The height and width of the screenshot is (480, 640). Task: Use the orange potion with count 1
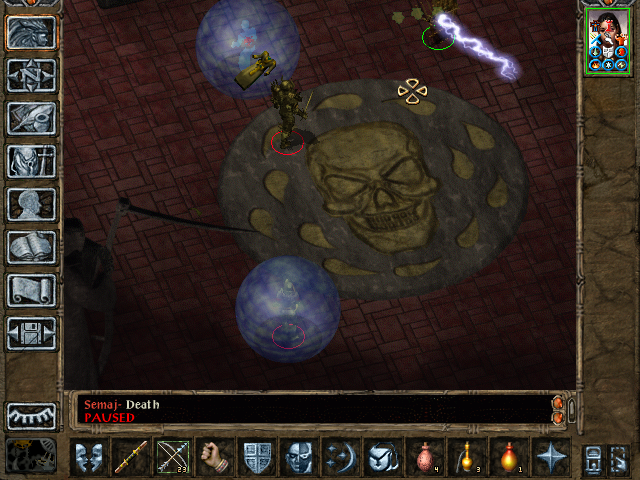(509, 457)
